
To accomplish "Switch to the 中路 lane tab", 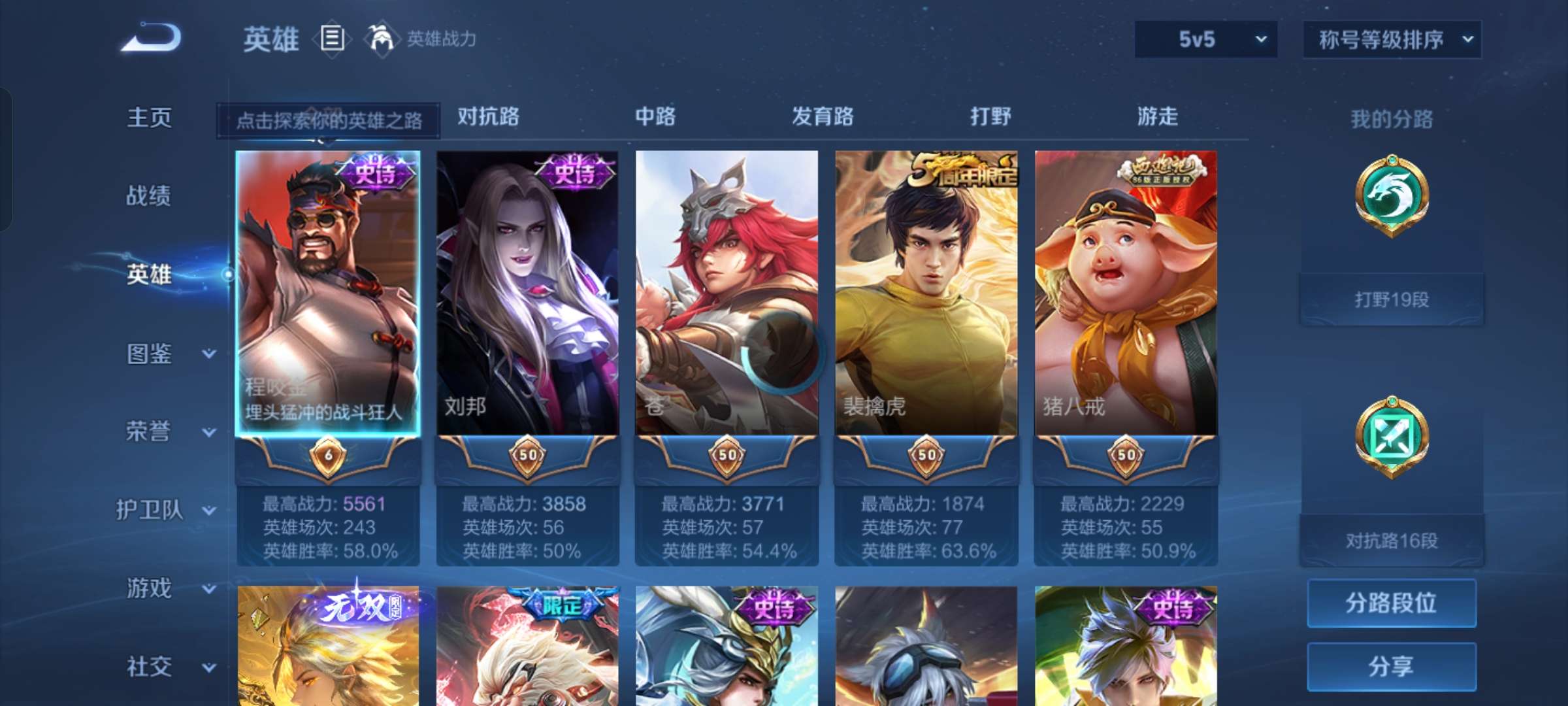I will pyautogui.click(x=655, y=116).
